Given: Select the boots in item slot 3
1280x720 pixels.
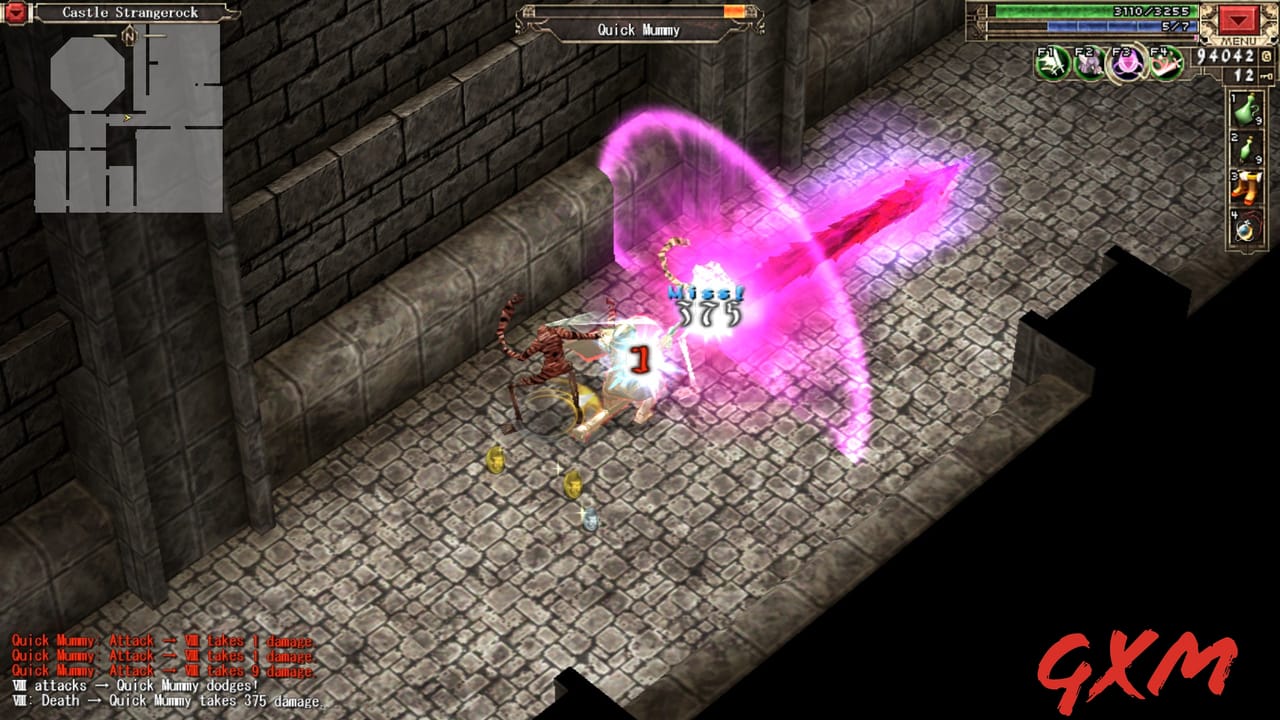Looking at the screenshot, I should click(x=1246, y=185).
